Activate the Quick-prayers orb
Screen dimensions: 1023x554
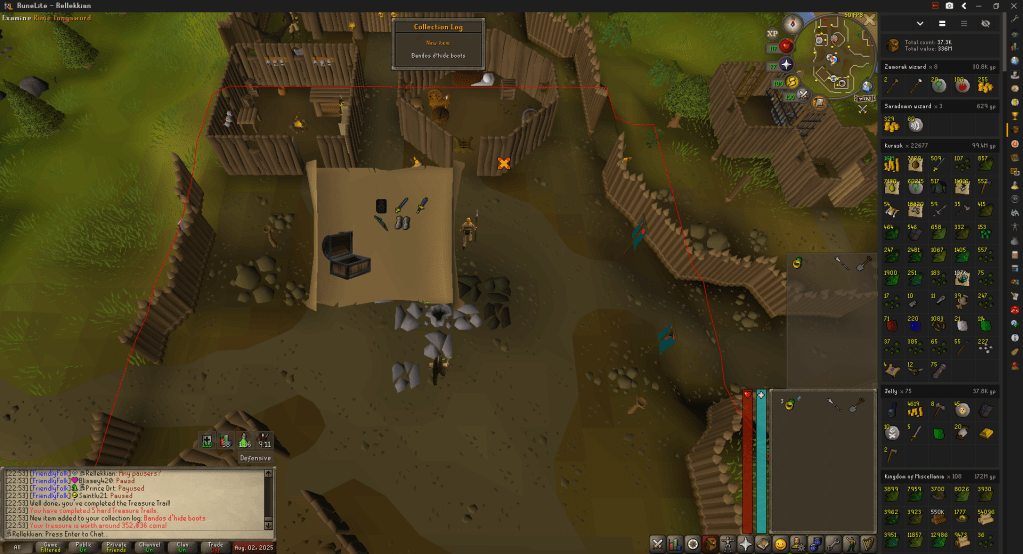click(x=787, y=64)
